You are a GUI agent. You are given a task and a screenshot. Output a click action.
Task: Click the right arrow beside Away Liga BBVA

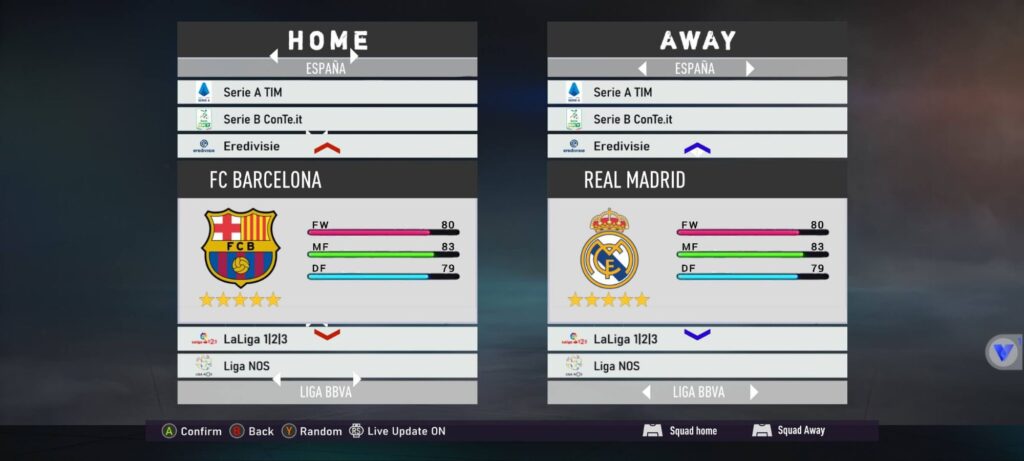pos(753,392)
